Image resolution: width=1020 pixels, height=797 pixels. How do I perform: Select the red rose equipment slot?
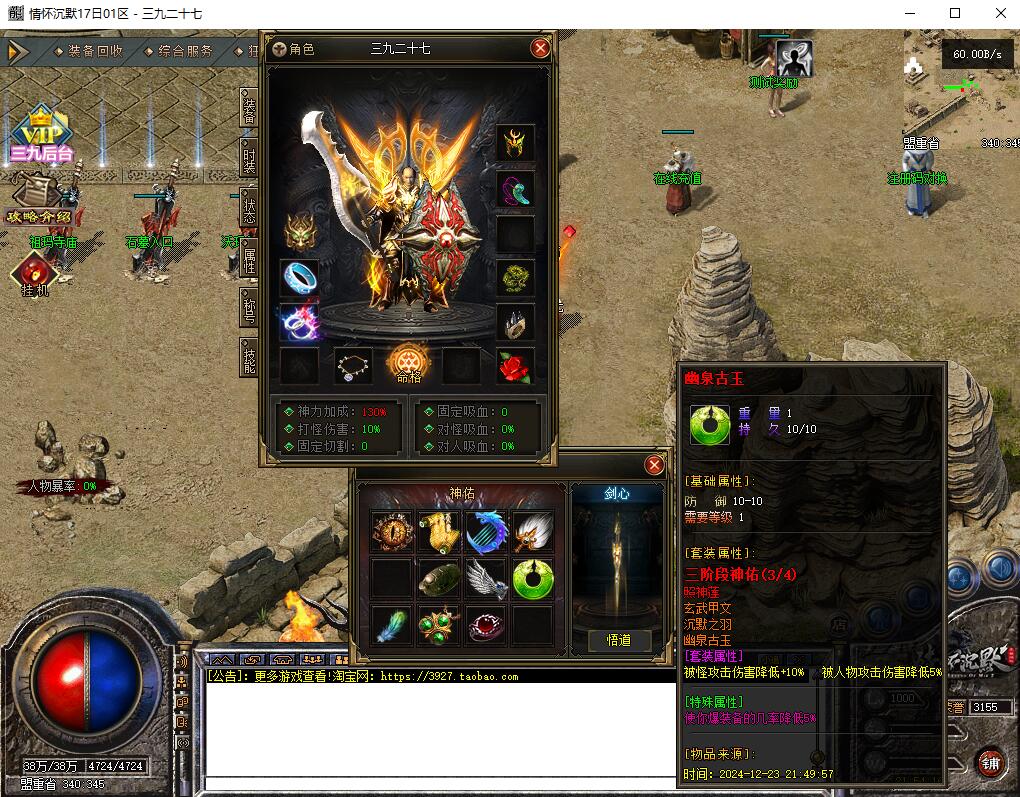point(516,367)
